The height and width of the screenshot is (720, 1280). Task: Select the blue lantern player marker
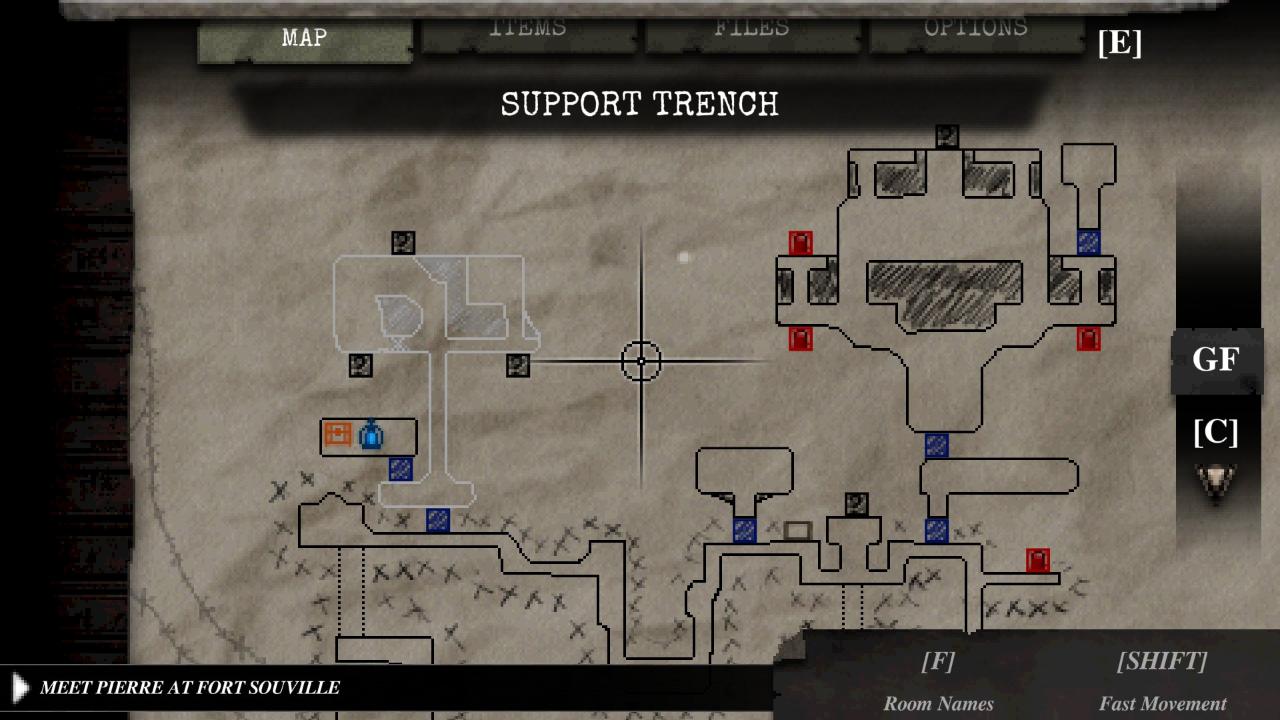coord(370,436)
